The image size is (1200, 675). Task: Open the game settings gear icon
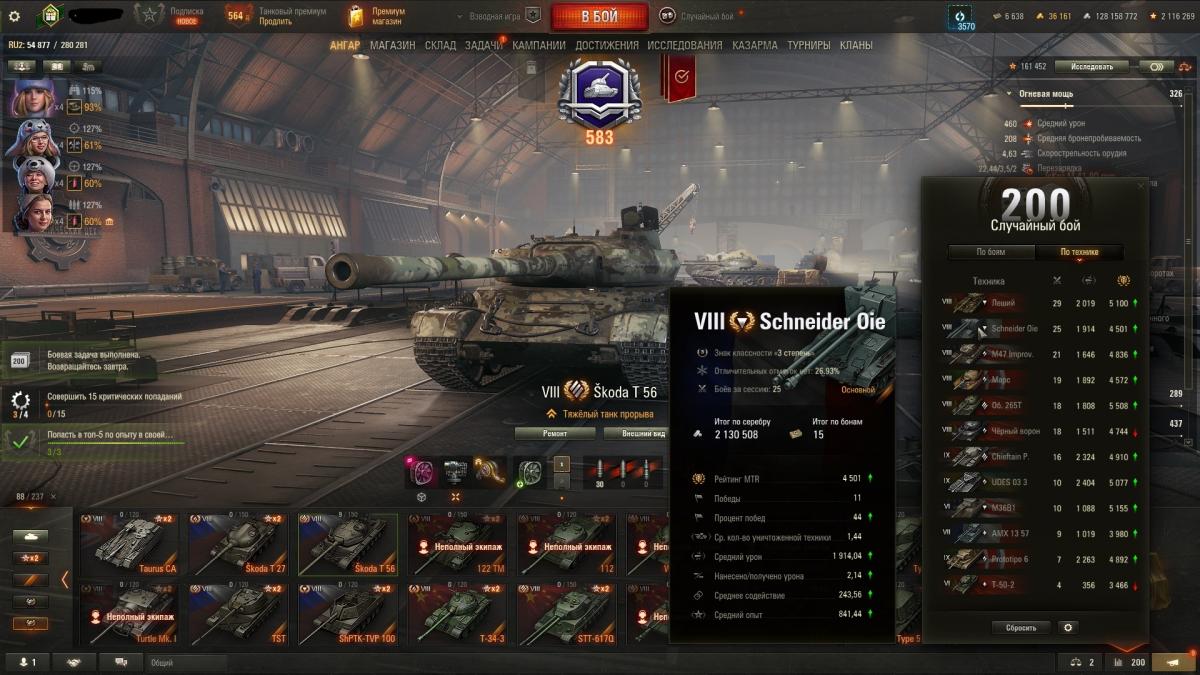click(14, 16)
